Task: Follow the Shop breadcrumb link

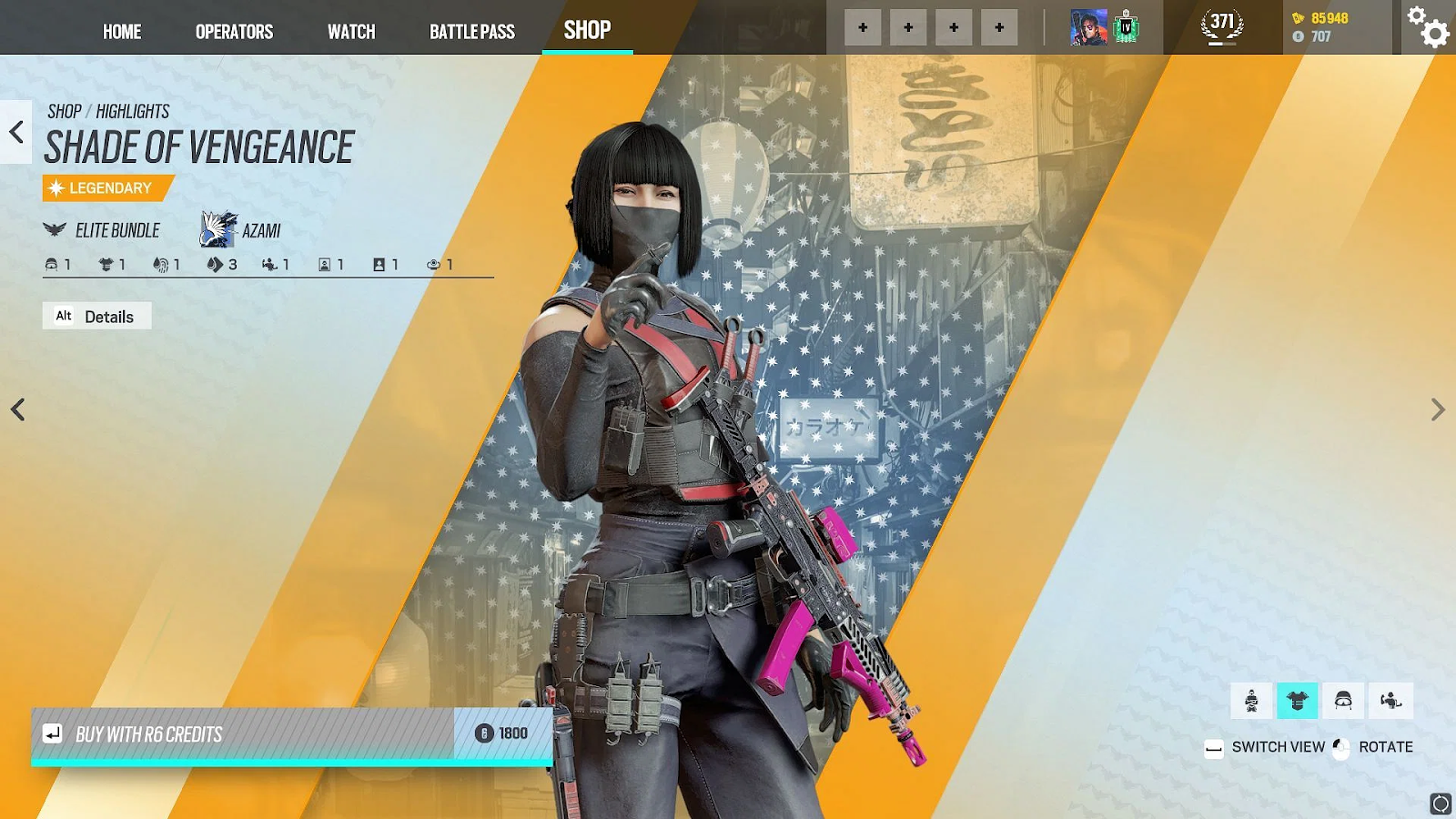Action: (64, 111)
